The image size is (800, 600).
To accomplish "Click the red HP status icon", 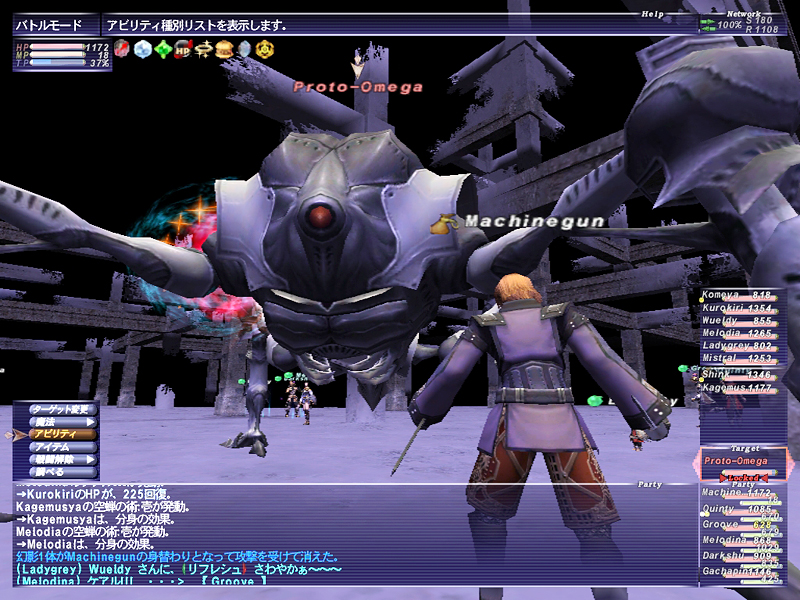I will click(x=183, y=49).
